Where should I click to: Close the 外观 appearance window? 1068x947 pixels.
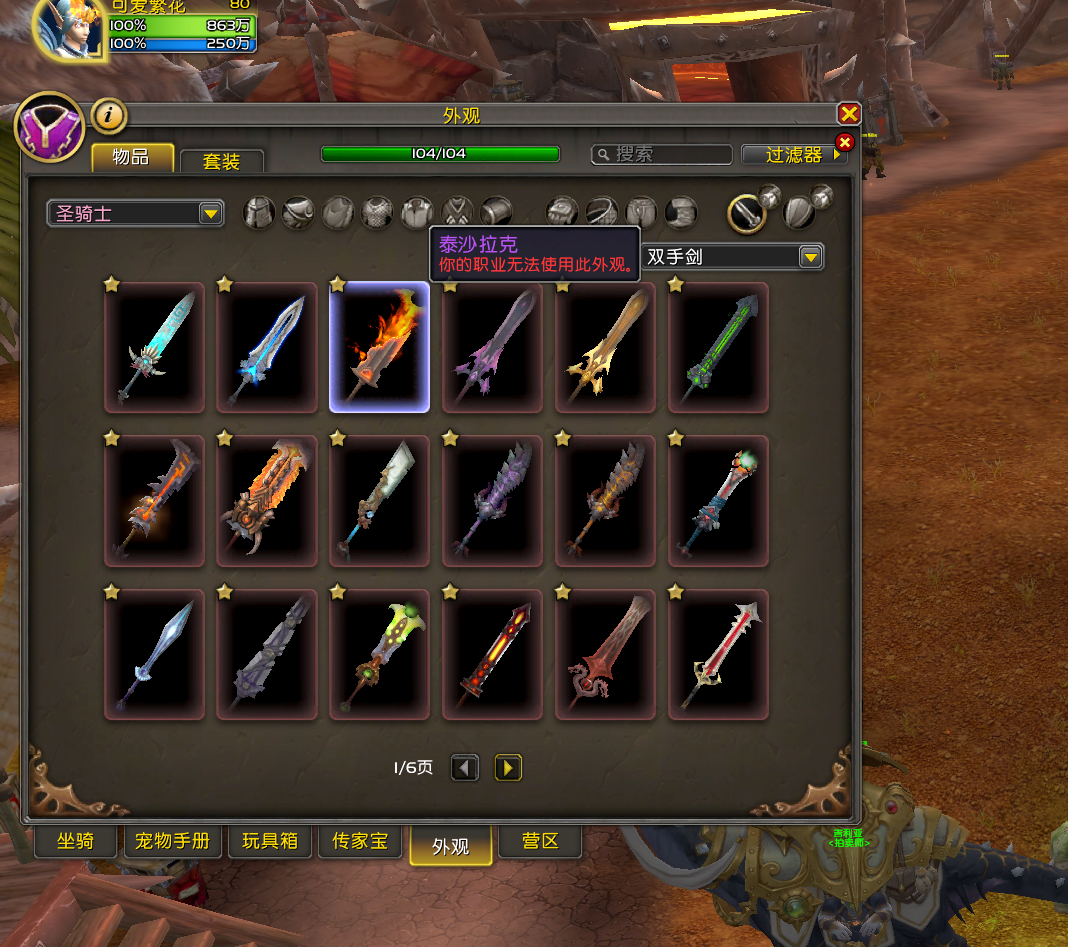point(848,114)
